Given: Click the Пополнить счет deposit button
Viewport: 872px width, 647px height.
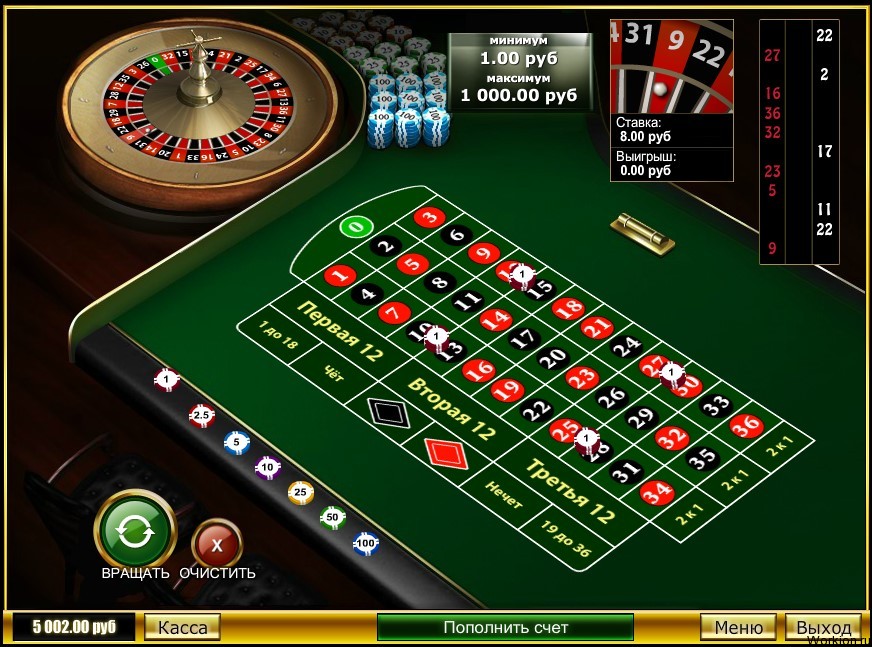Looking at the screenshot, I should coord(505,627).
